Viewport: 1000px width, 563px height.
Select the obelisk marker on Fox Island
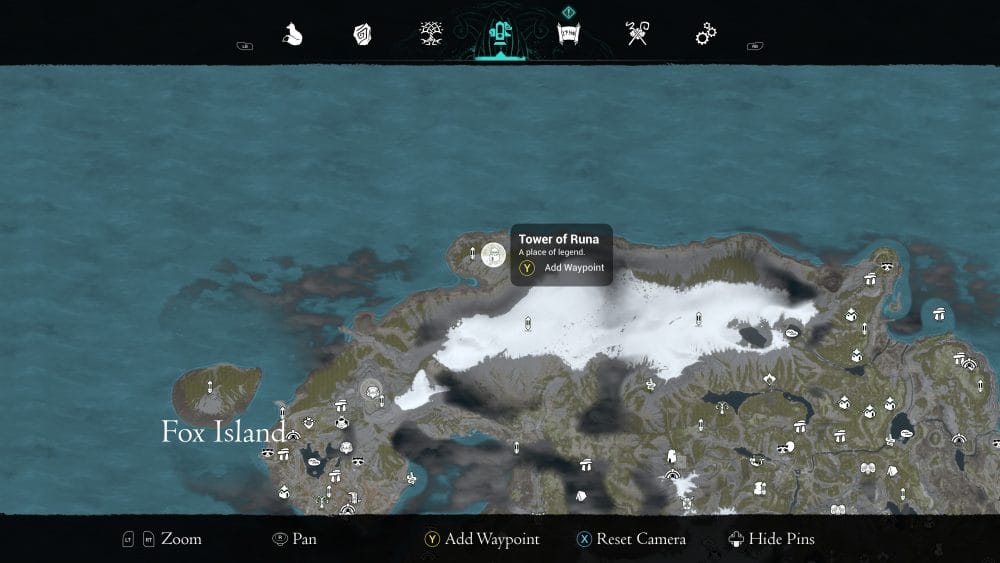[x=210, y=387]
